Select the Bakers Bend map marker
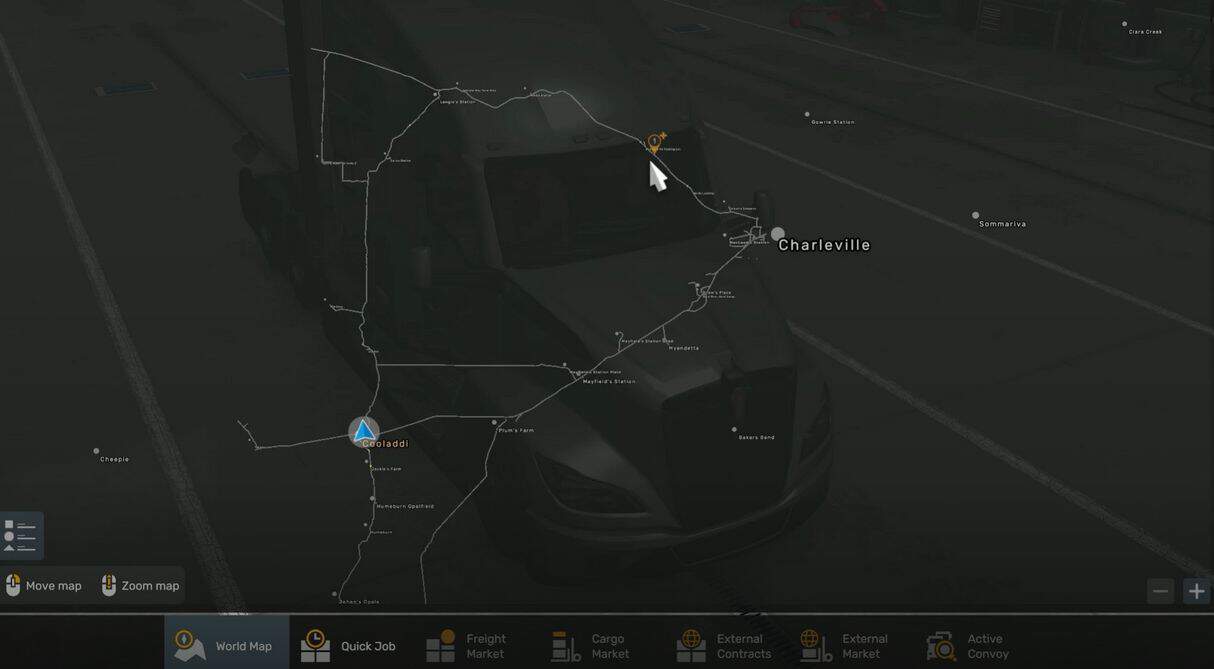Screen dimensions: 1214x669 tap(735, 430)
